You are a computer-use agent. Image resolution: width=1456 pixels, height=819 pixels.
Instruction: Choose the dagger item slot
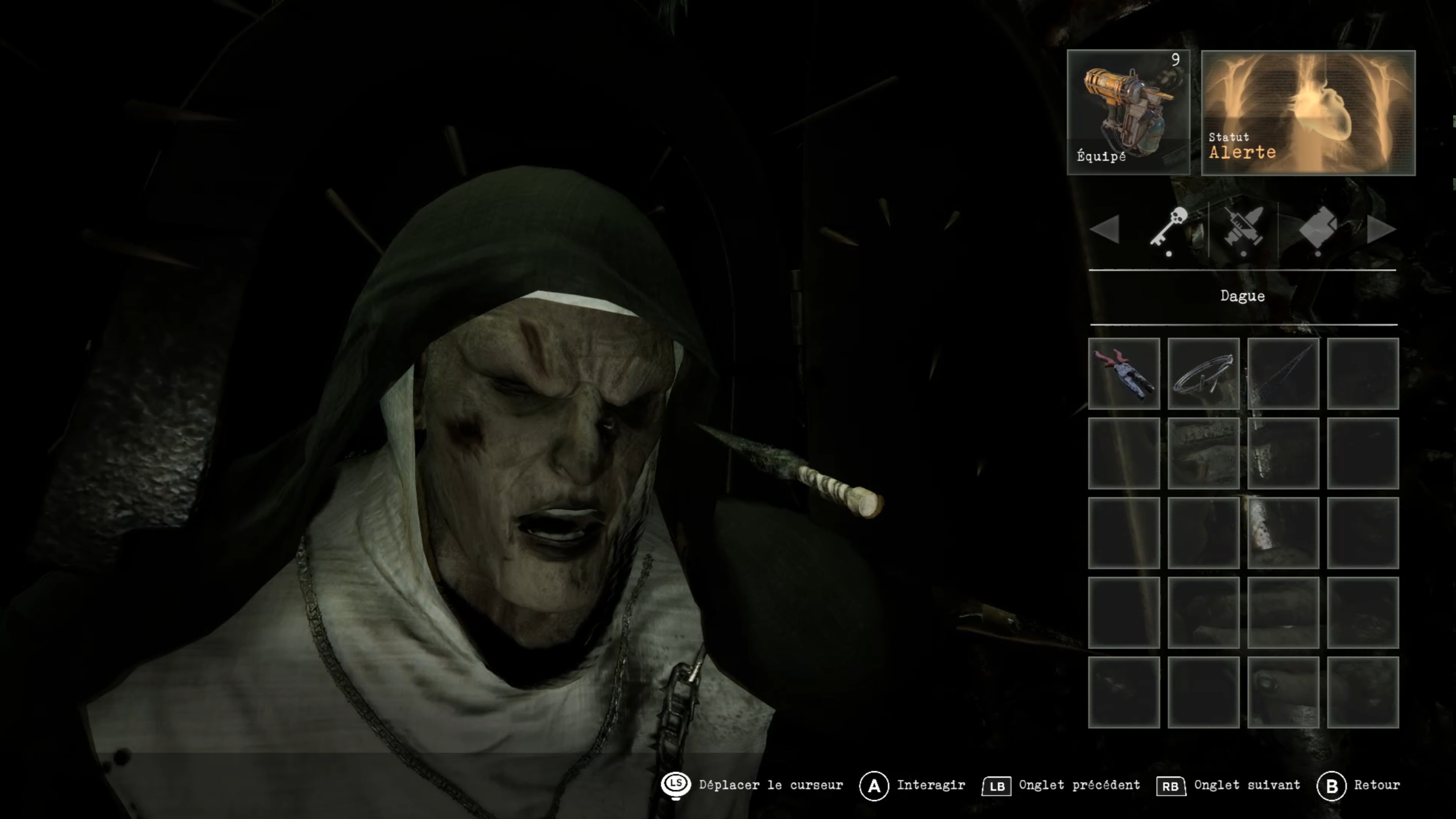click(x=1283, y=373)
